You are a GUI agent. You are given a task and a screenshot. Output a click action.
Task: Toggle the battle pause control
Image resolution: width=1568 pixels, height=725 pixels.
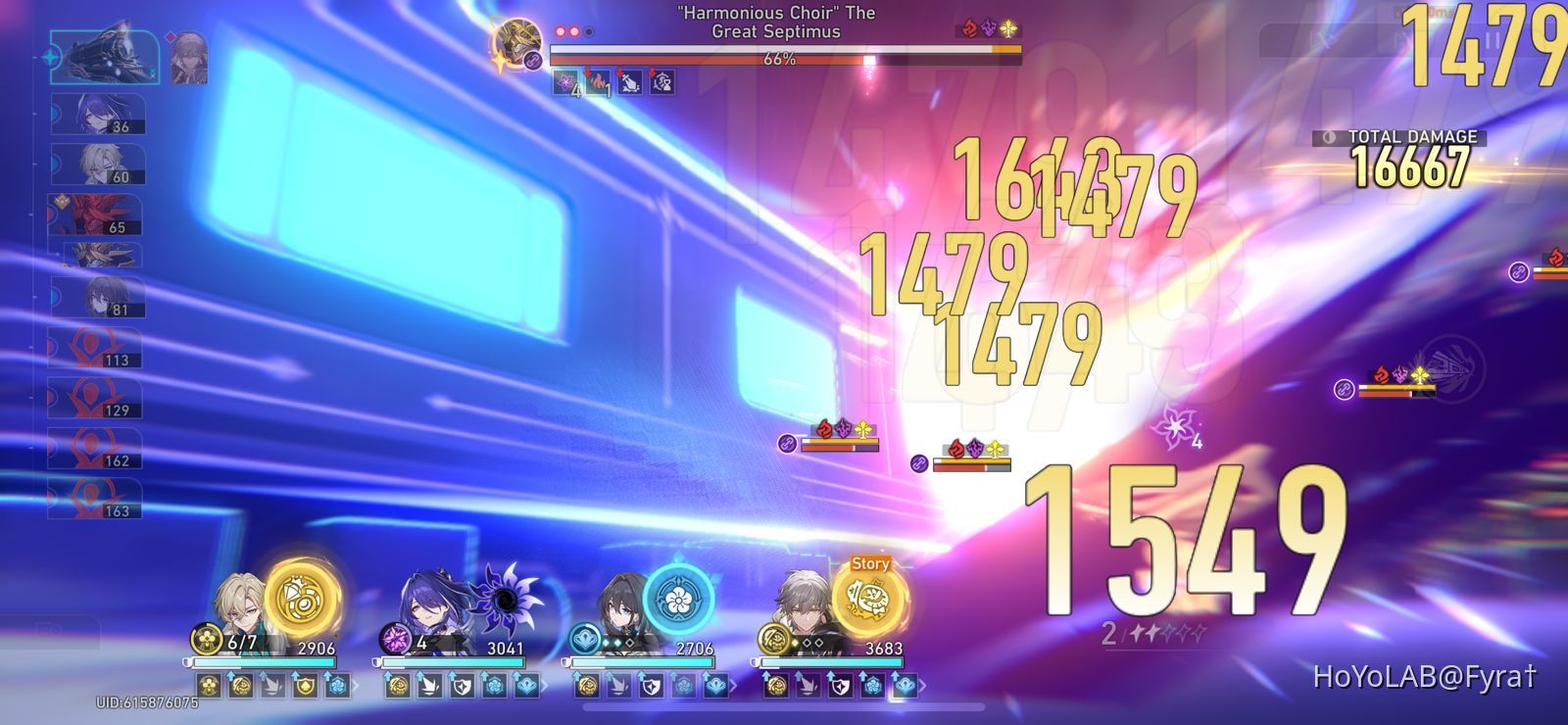pyautogui.click(x=1493, y=38)
